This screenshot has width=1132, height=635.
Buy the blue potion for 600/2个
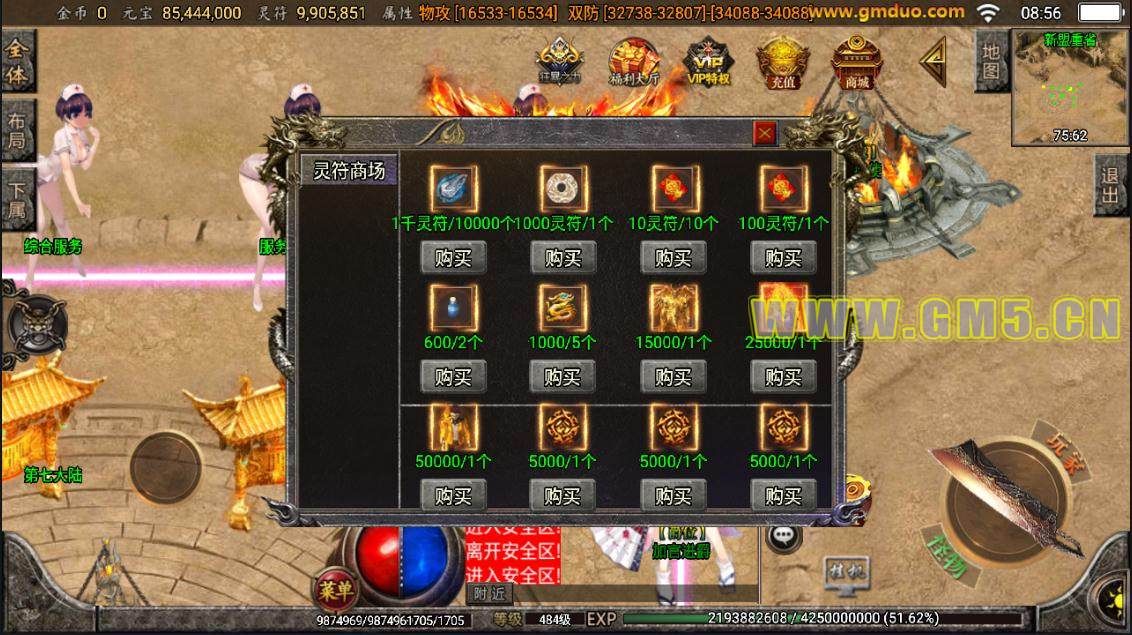point(453,377)
